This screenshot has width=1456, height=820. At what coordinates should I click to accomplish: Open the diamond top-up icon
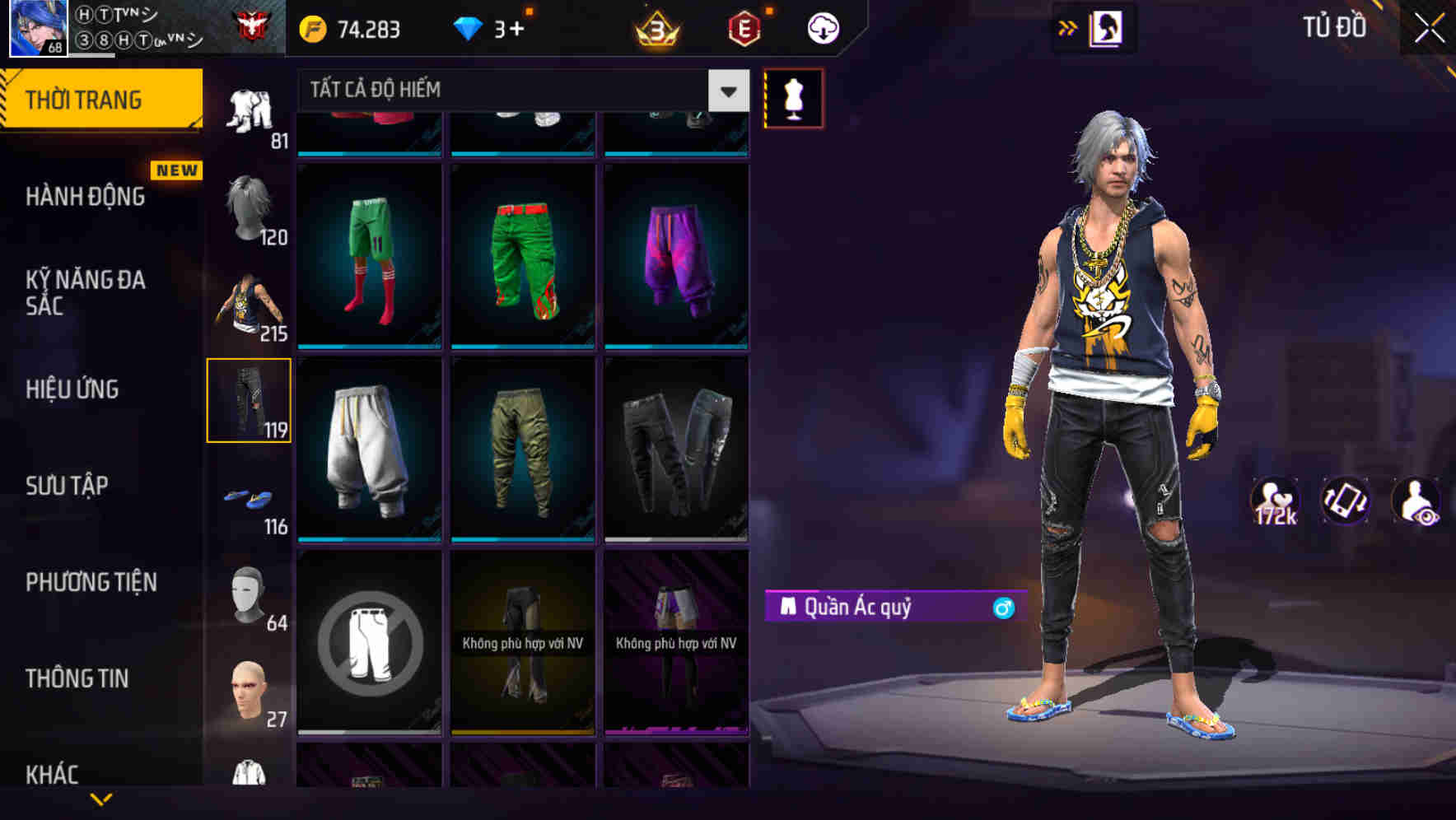pyautogui.click(x=469, y=27)
